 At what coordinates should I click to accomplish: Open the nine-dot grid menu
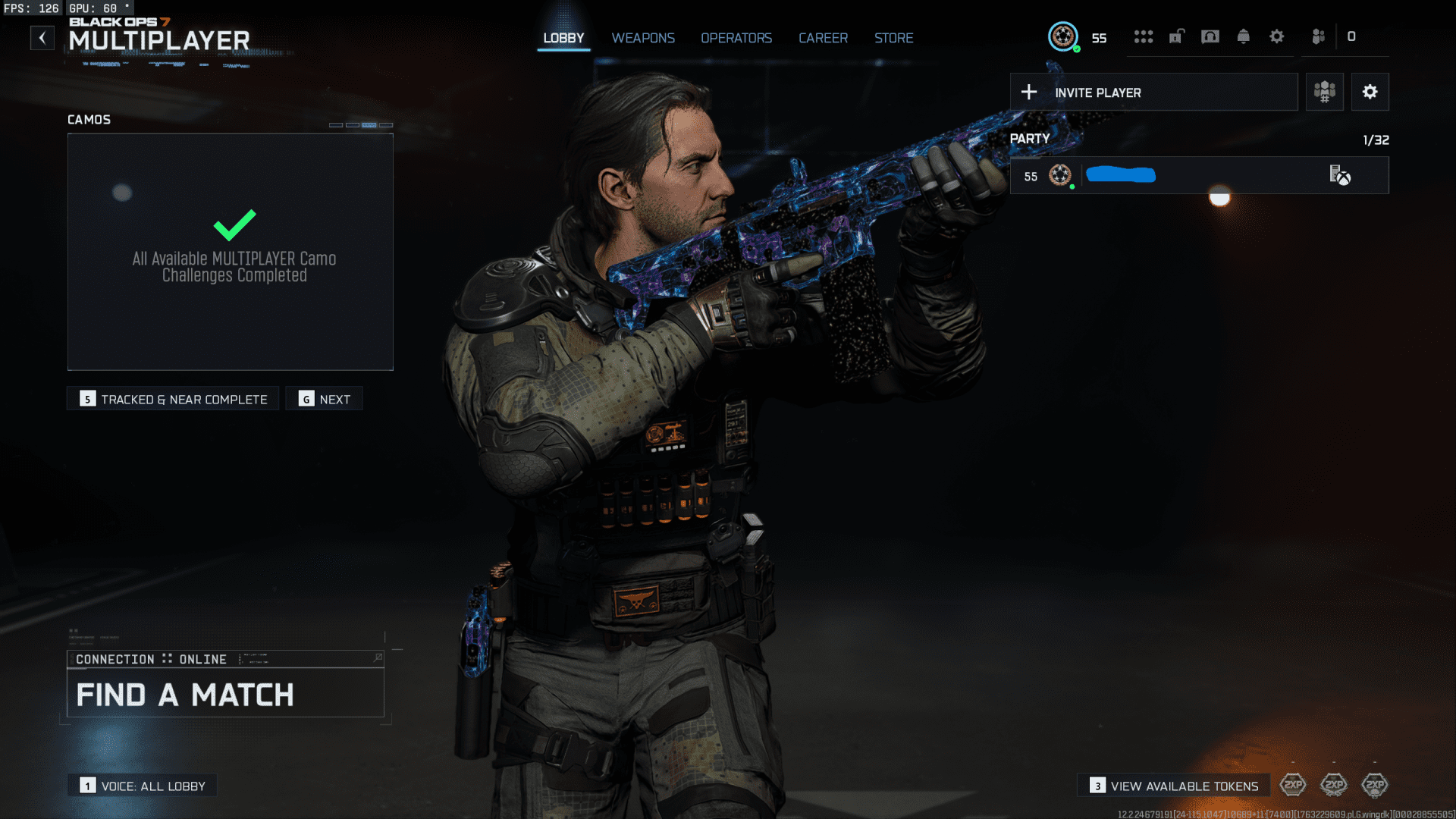point(1144,36)
